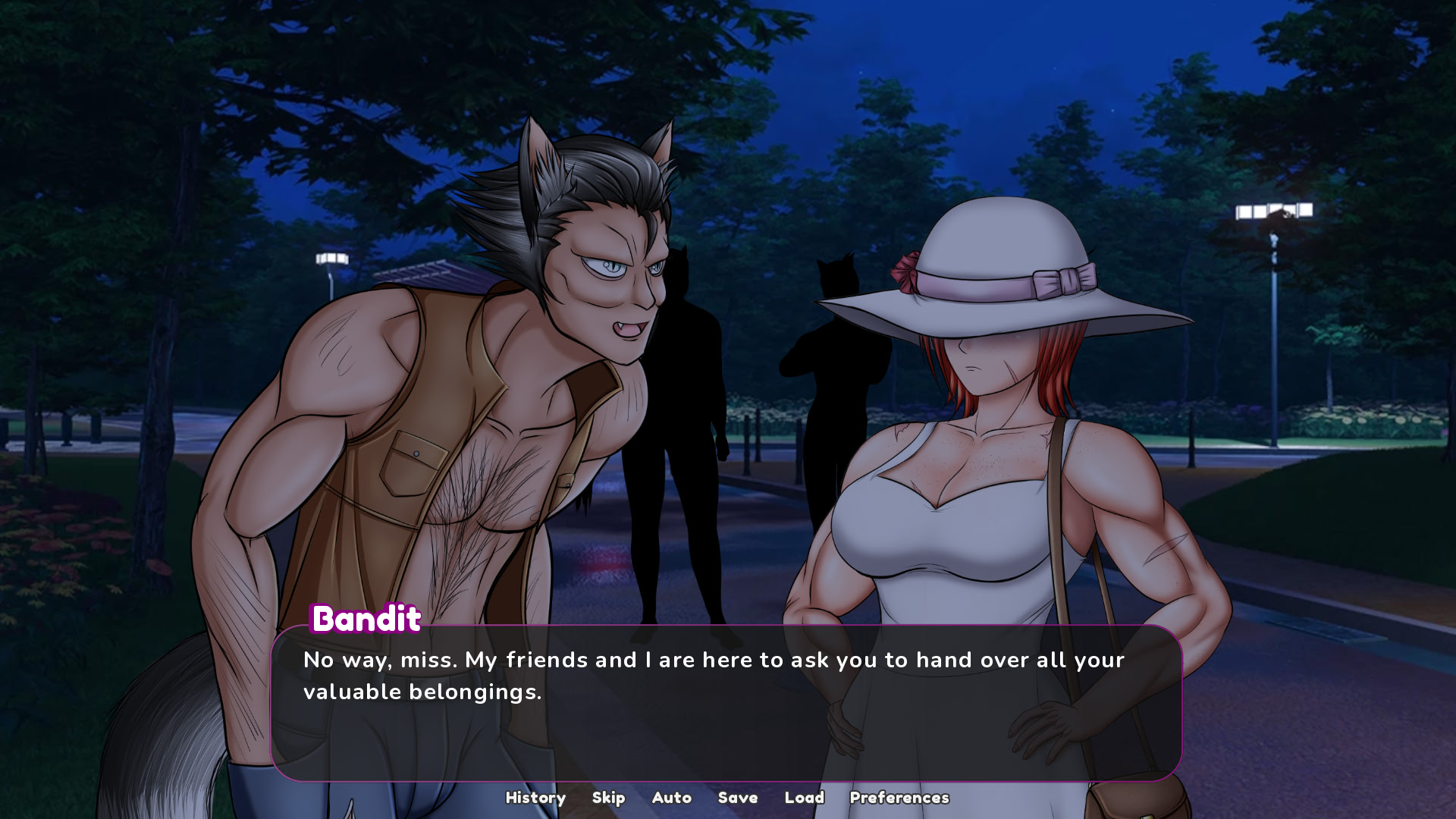This screenshot has width=1456, height=819.
Task: Open the Preferences screen
Action: [x=899, y=798]
